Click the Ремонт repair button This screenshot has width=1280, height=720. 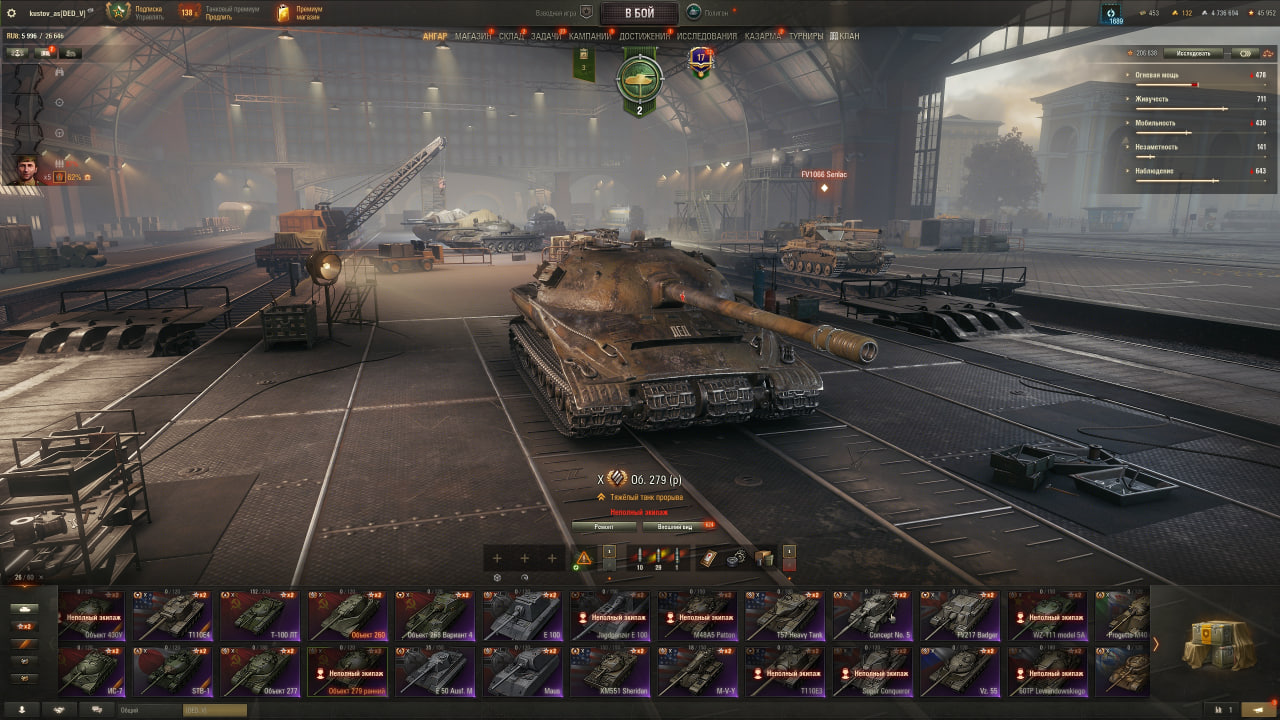point(603,527)
